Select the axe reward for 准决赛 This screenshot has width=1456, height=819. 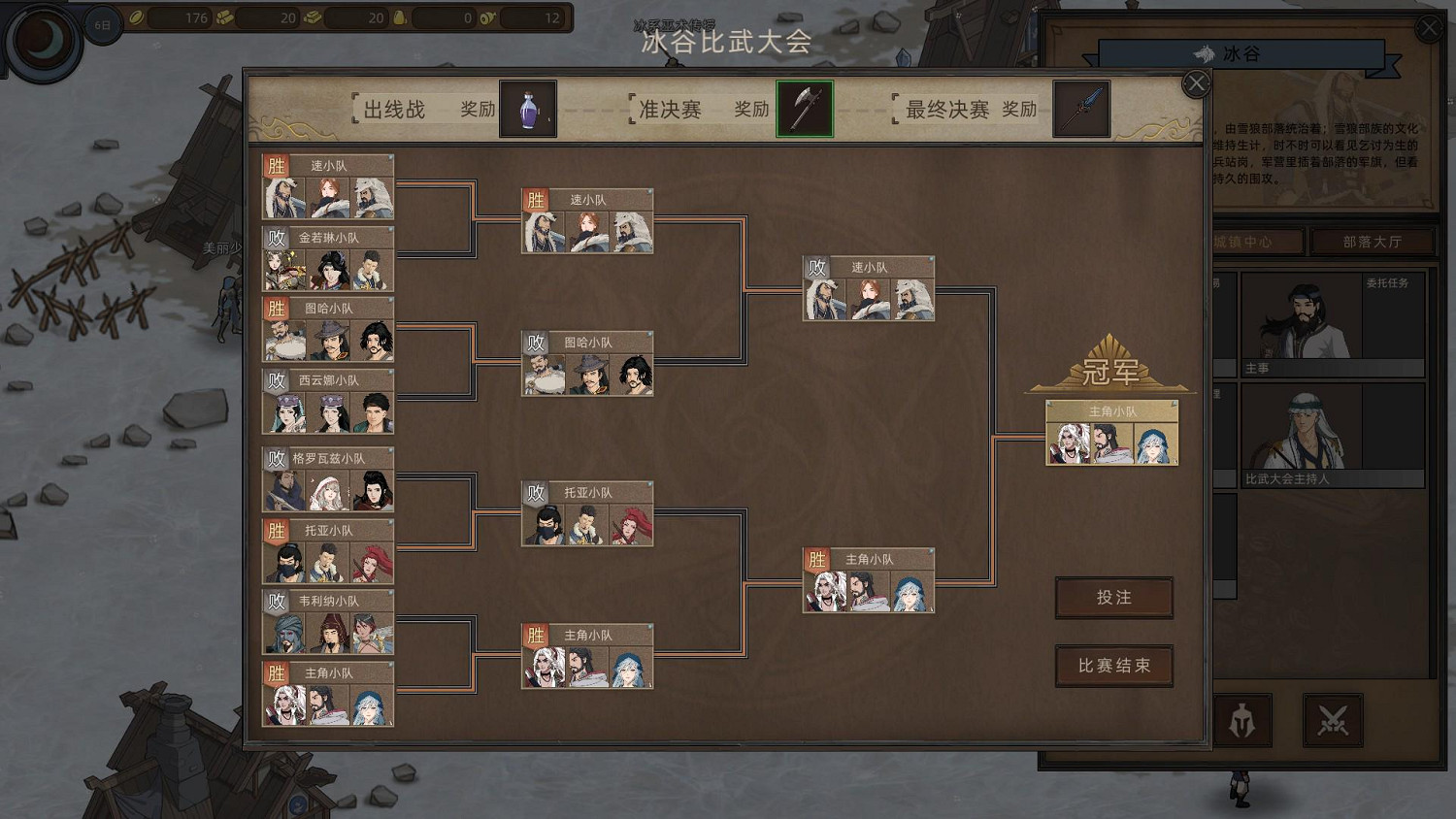tap(804, 109)
